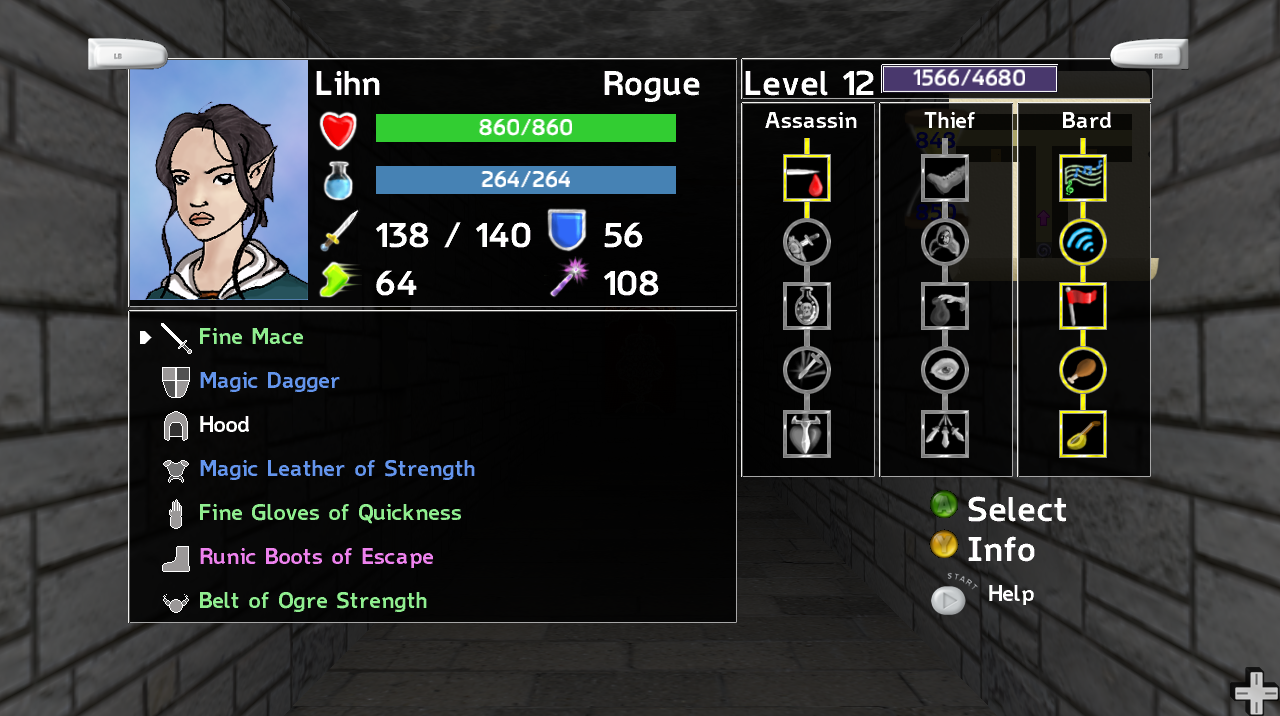Viewport: 1280px width, 716px height.
Task: Click the bleeding blade Assassin skill
Action: pos(807,179)
